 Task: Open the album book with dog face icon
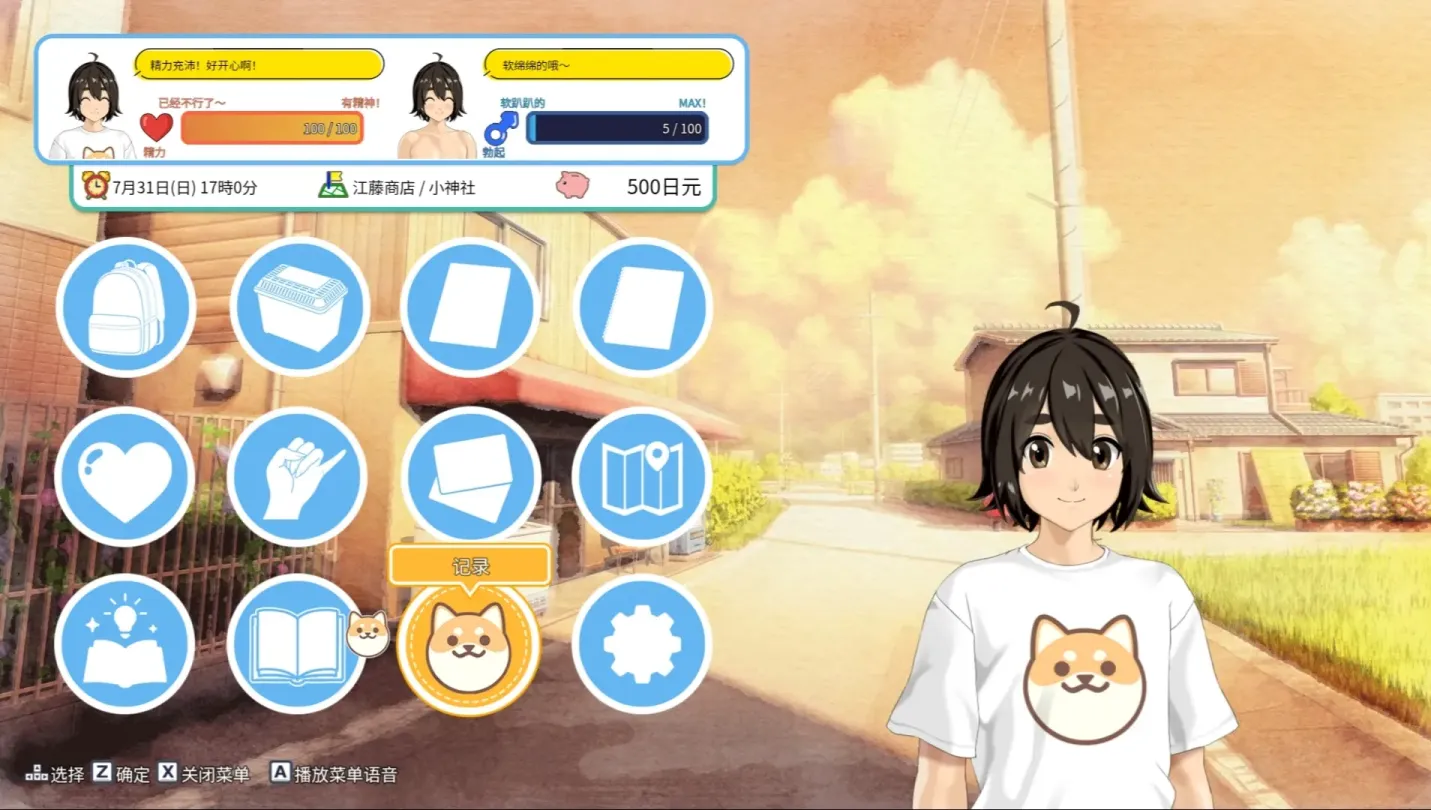(298, 645)
